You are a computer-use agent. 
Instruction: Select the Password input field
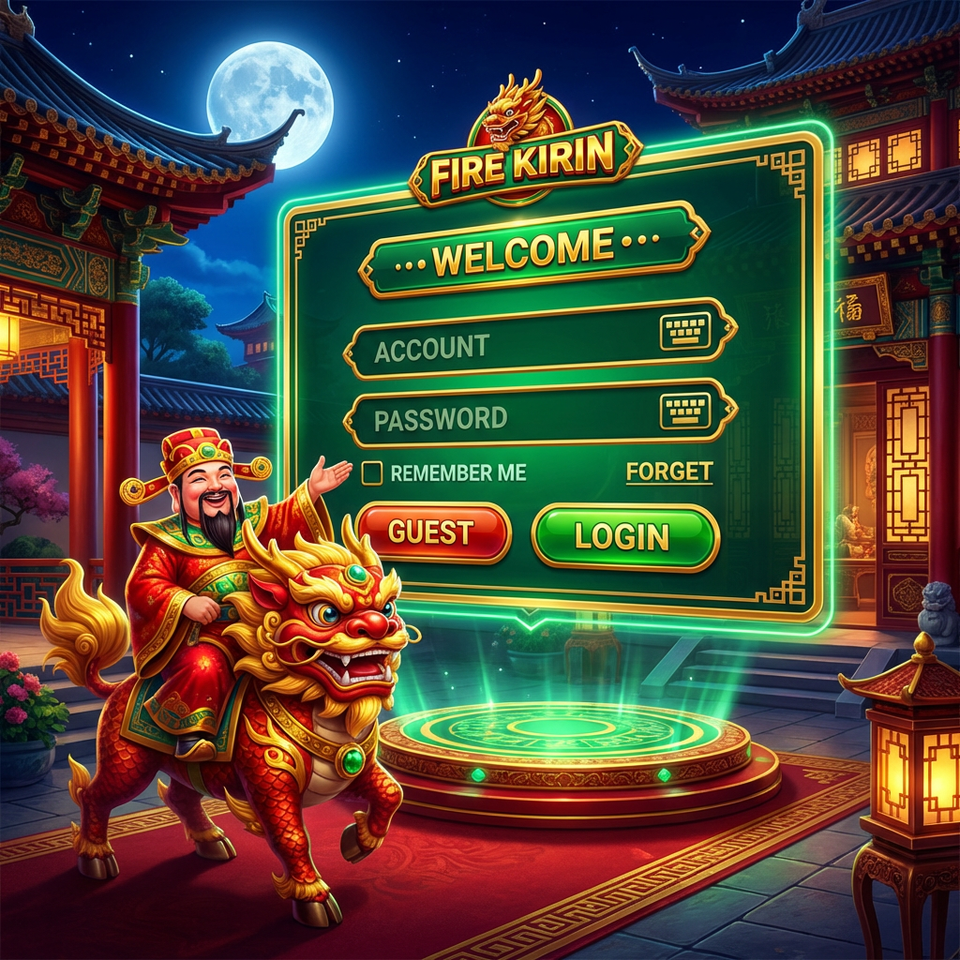[500, 417]
